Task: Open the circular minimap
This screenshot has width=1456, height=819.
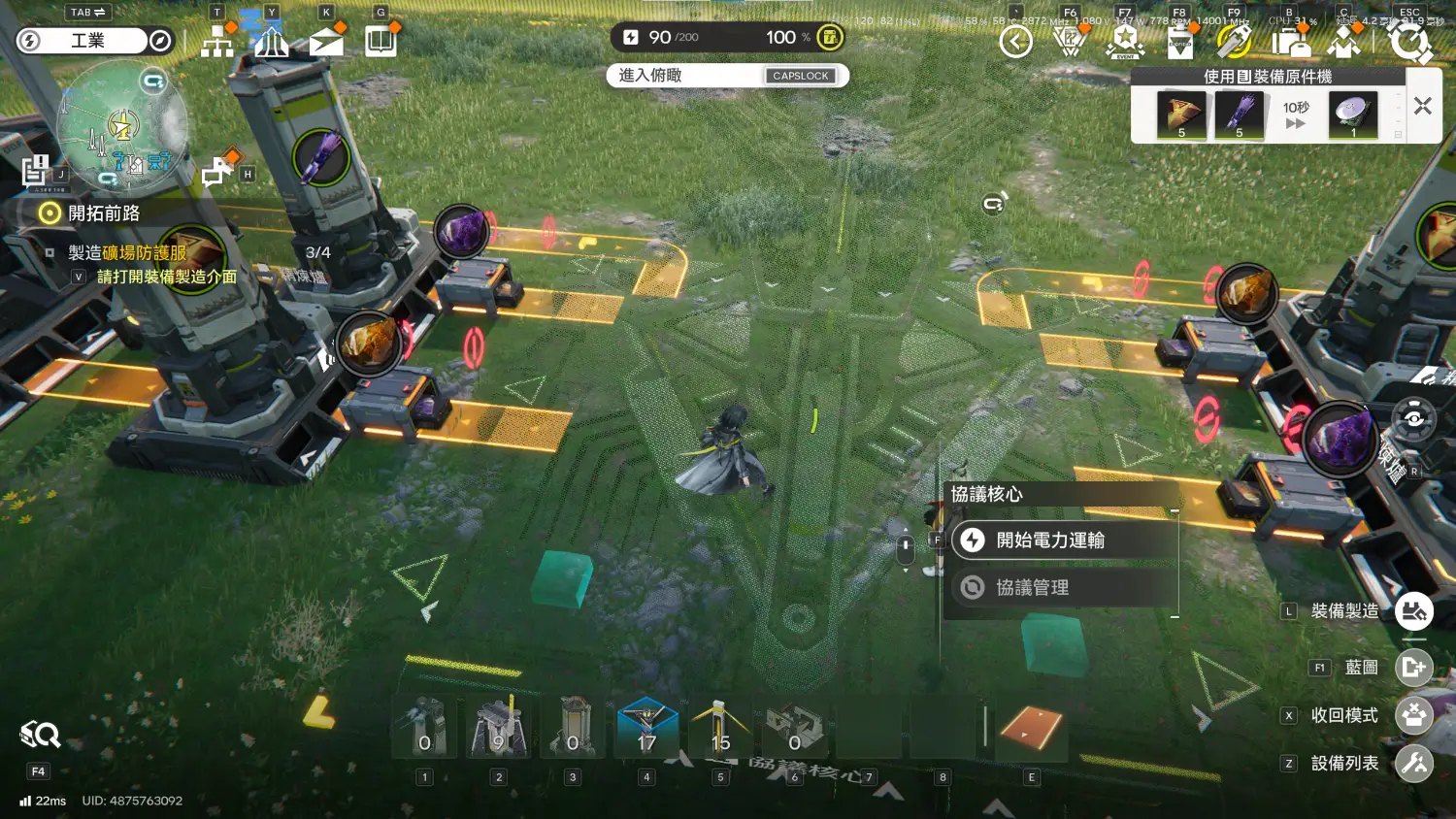Action: point(121,126)
